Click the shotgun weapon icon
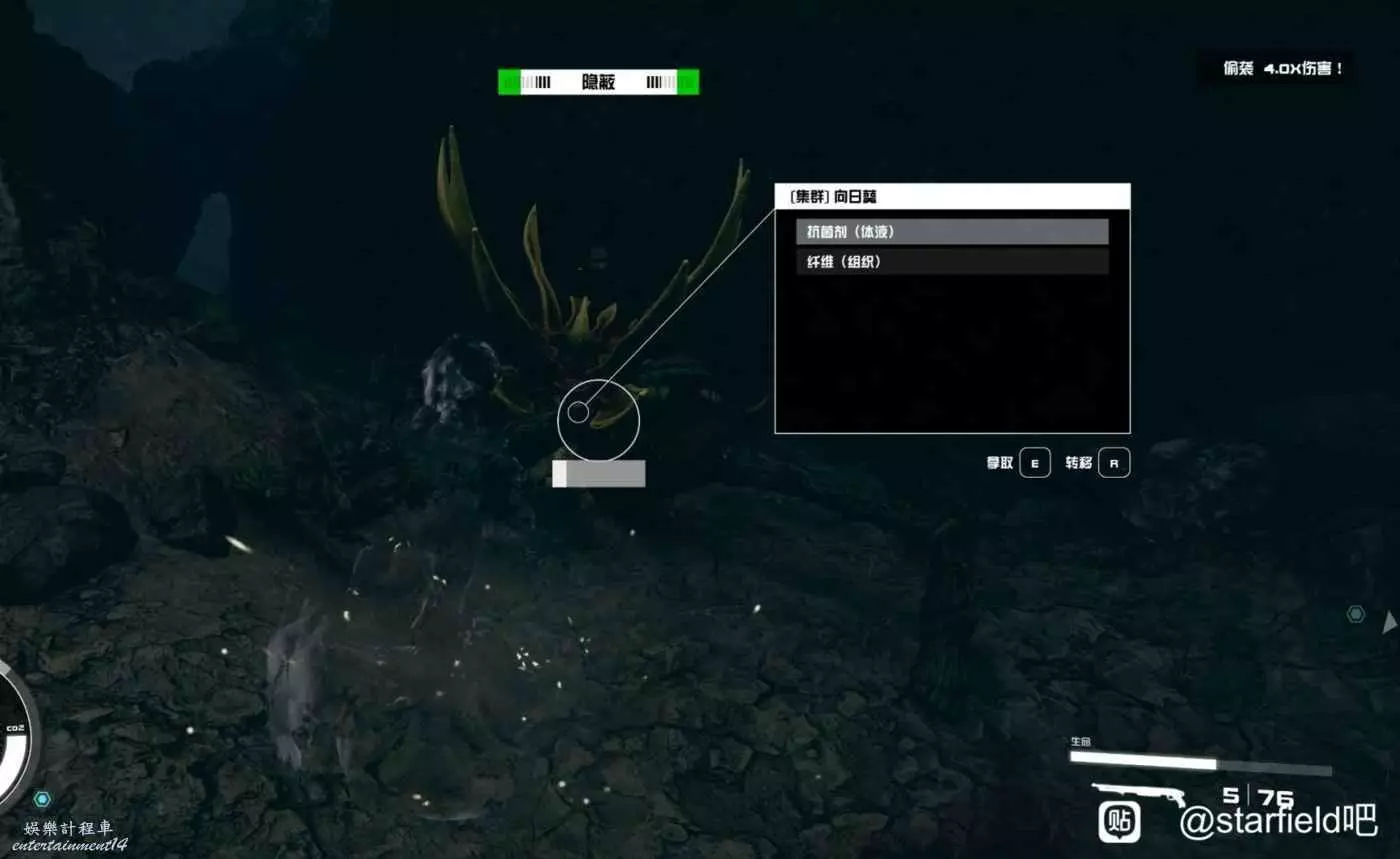1400x859 pixels. 1138,795
